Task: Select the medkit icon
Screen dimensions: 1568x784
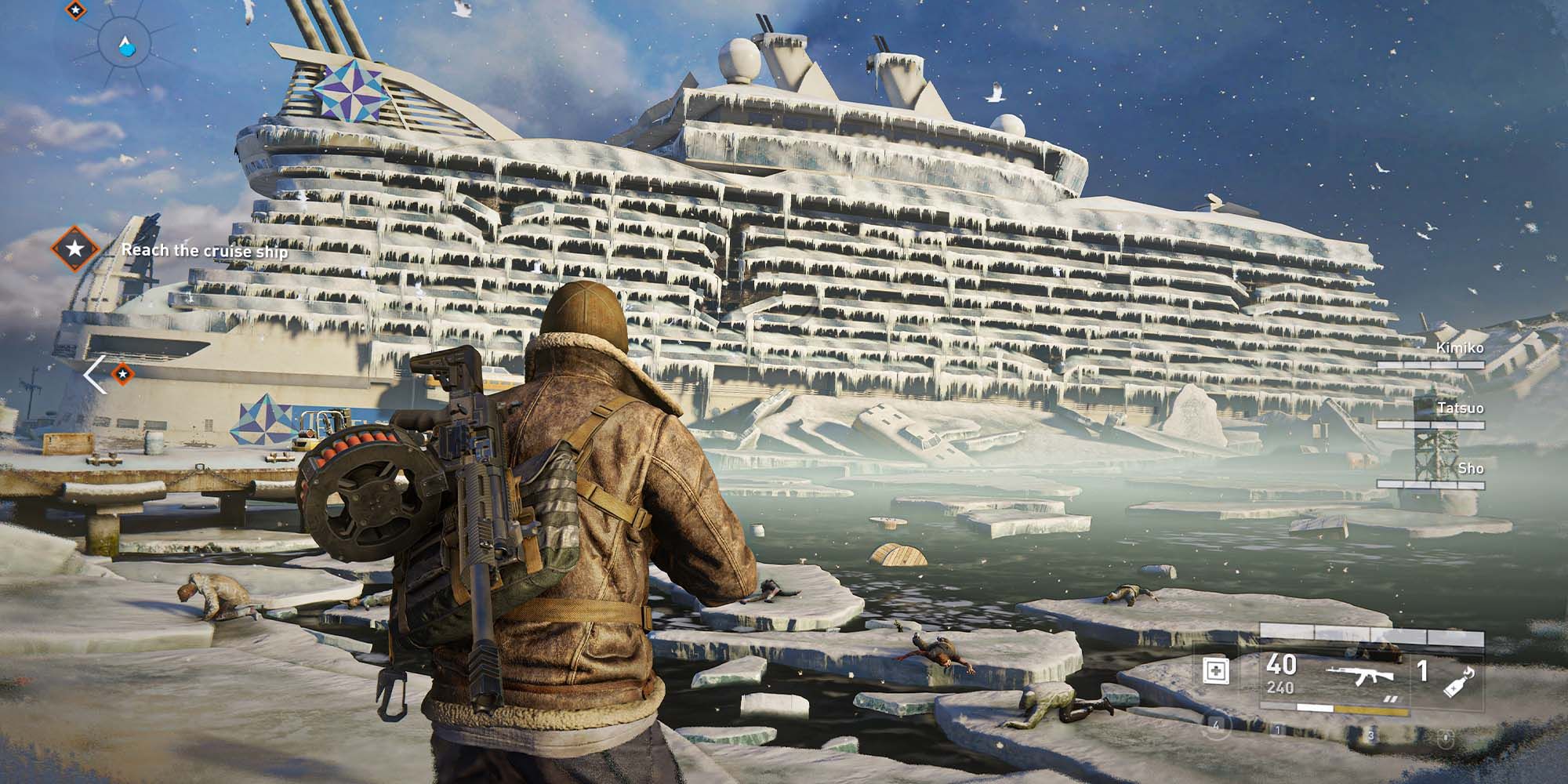Action: tap(1216, 671)
